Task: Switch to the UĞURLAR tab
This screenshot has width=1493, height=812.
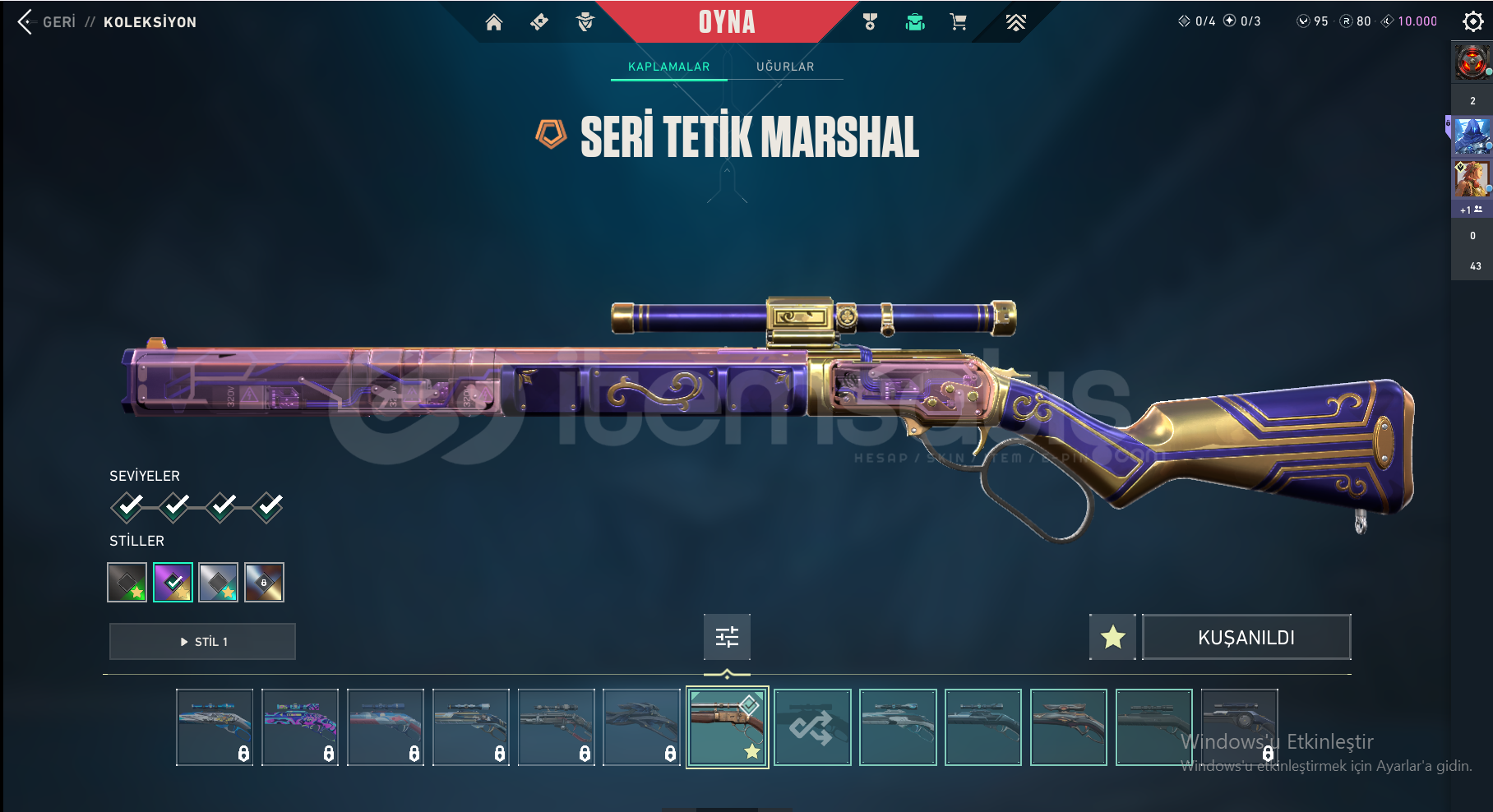Action: pyautogui.click(x=785, y=67)
